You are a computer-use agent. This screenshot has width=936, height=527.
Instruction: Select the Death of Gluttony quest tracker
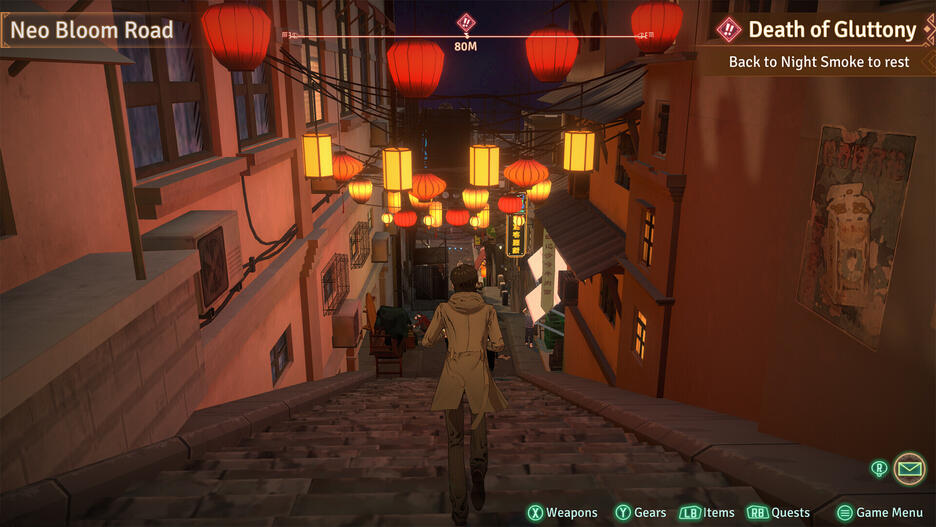pos(820,30)
